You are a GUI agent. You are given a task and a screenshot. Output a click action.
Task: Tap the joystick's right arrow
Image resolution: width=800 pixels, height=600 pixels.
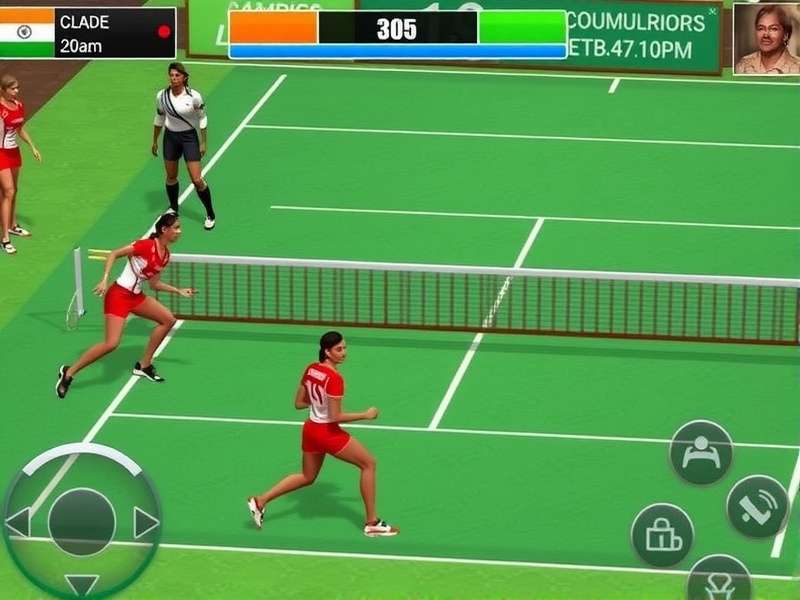[x=146, y=522]
